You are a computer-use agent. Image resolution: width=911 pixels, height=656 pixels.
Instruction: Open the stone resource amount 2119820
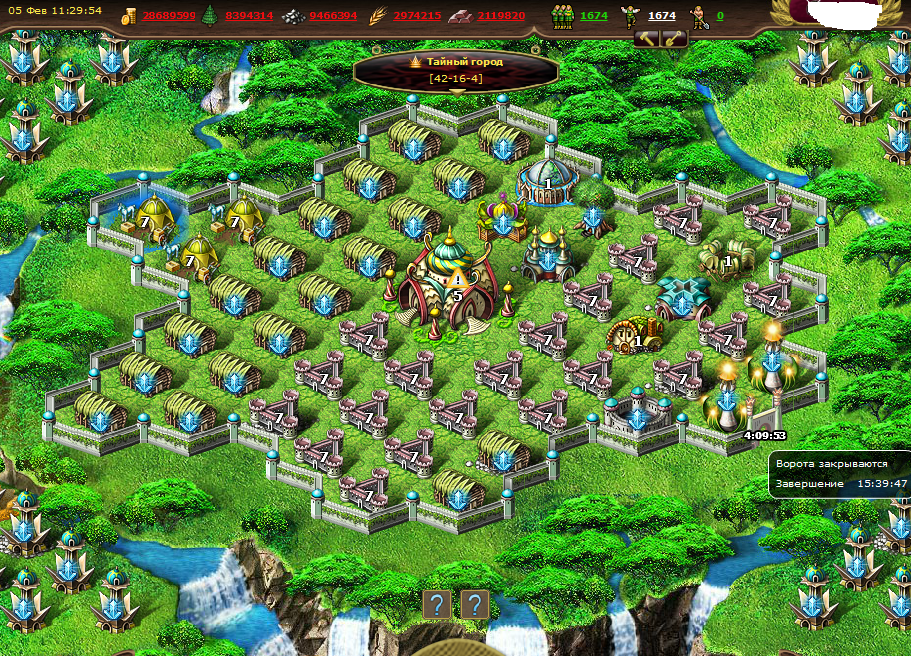click(500, 16)
